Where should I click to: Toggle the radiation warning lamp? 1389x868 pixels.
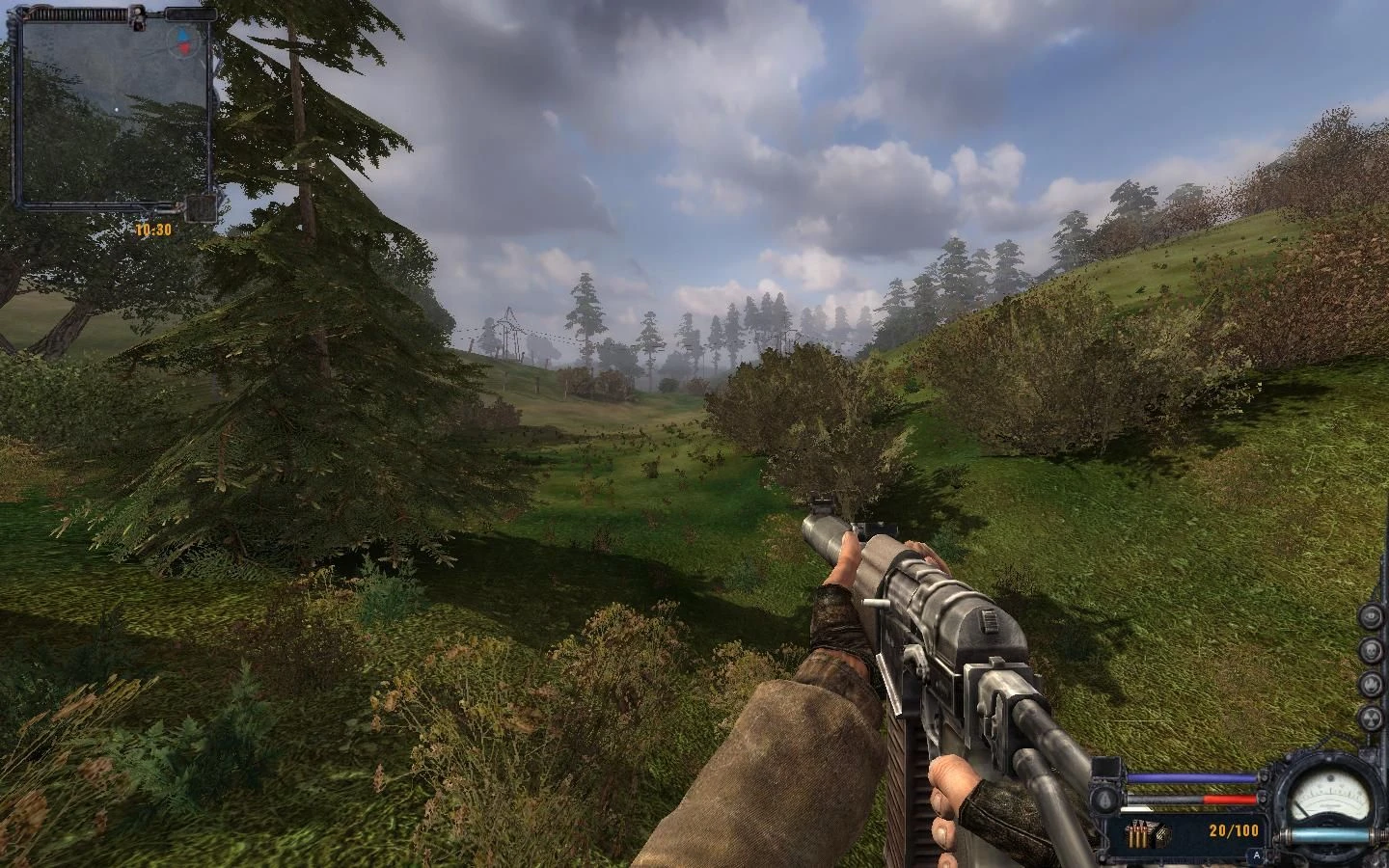(1371, 716)
